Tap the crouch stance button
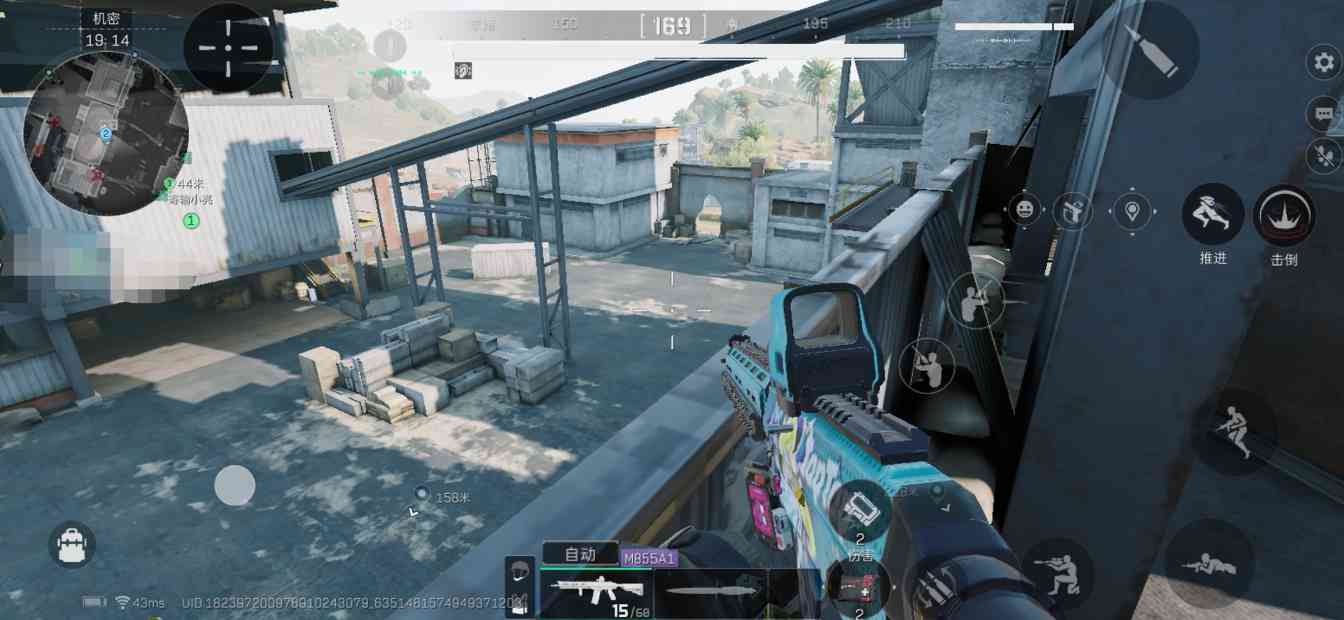The height and width of the screenshot is (620, 1344). [1056, 573]
